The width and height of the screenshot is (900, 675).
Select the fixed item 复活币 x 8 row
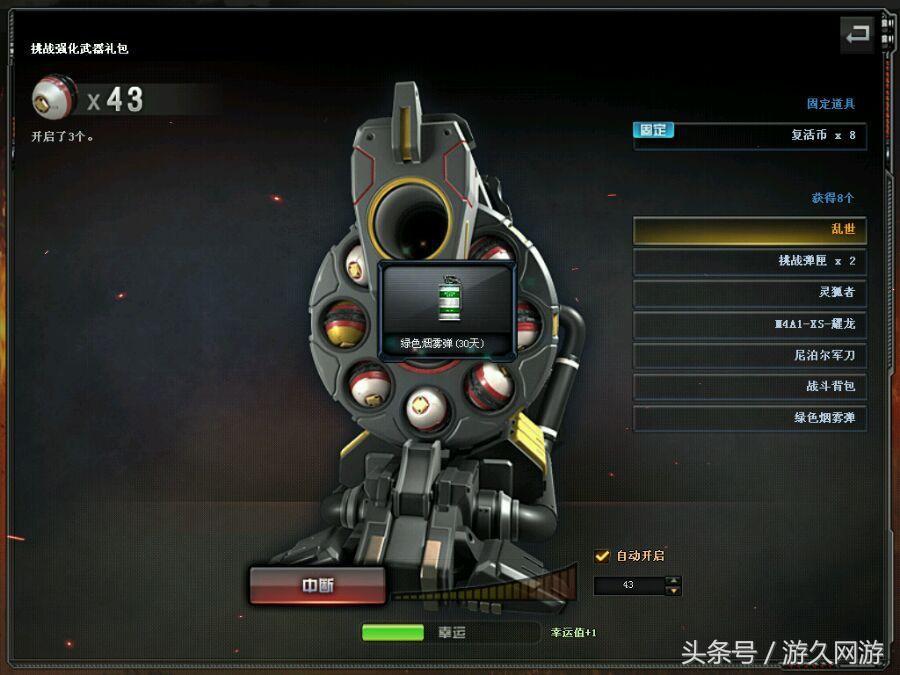pos(749,135)
